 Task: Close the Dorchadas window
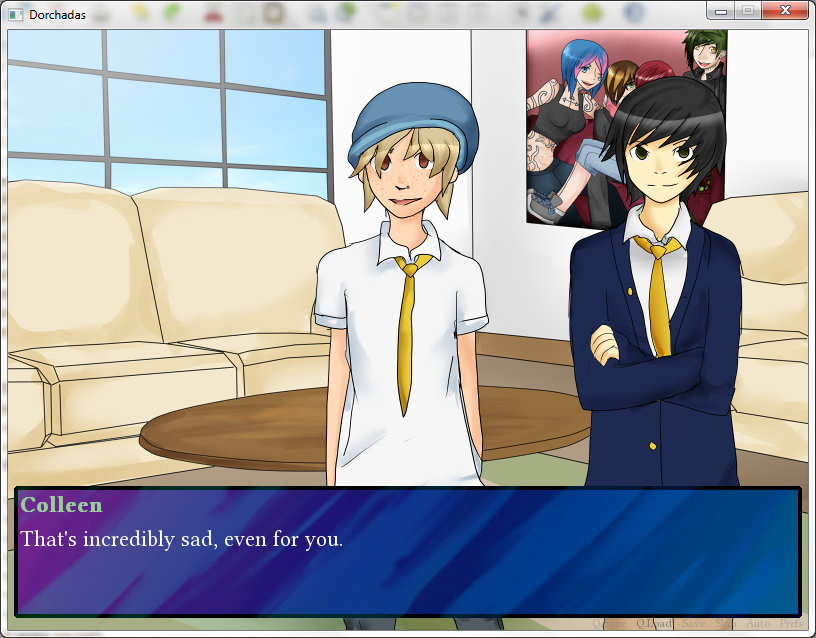click(x=784, y=10)
